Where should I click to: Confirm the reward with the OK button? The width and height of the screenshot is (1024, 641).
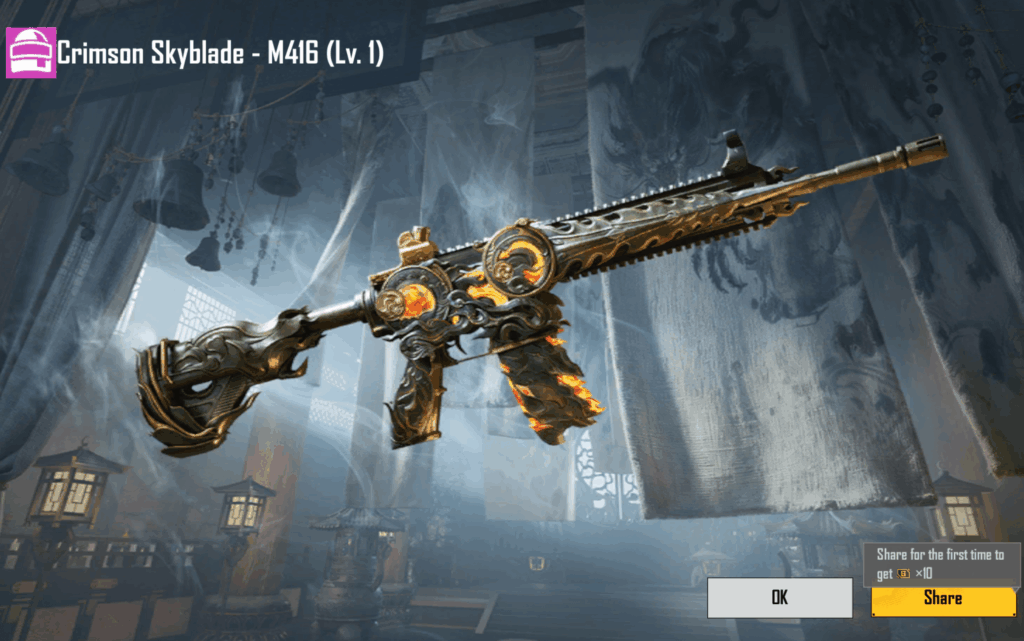tap(779, 598)
